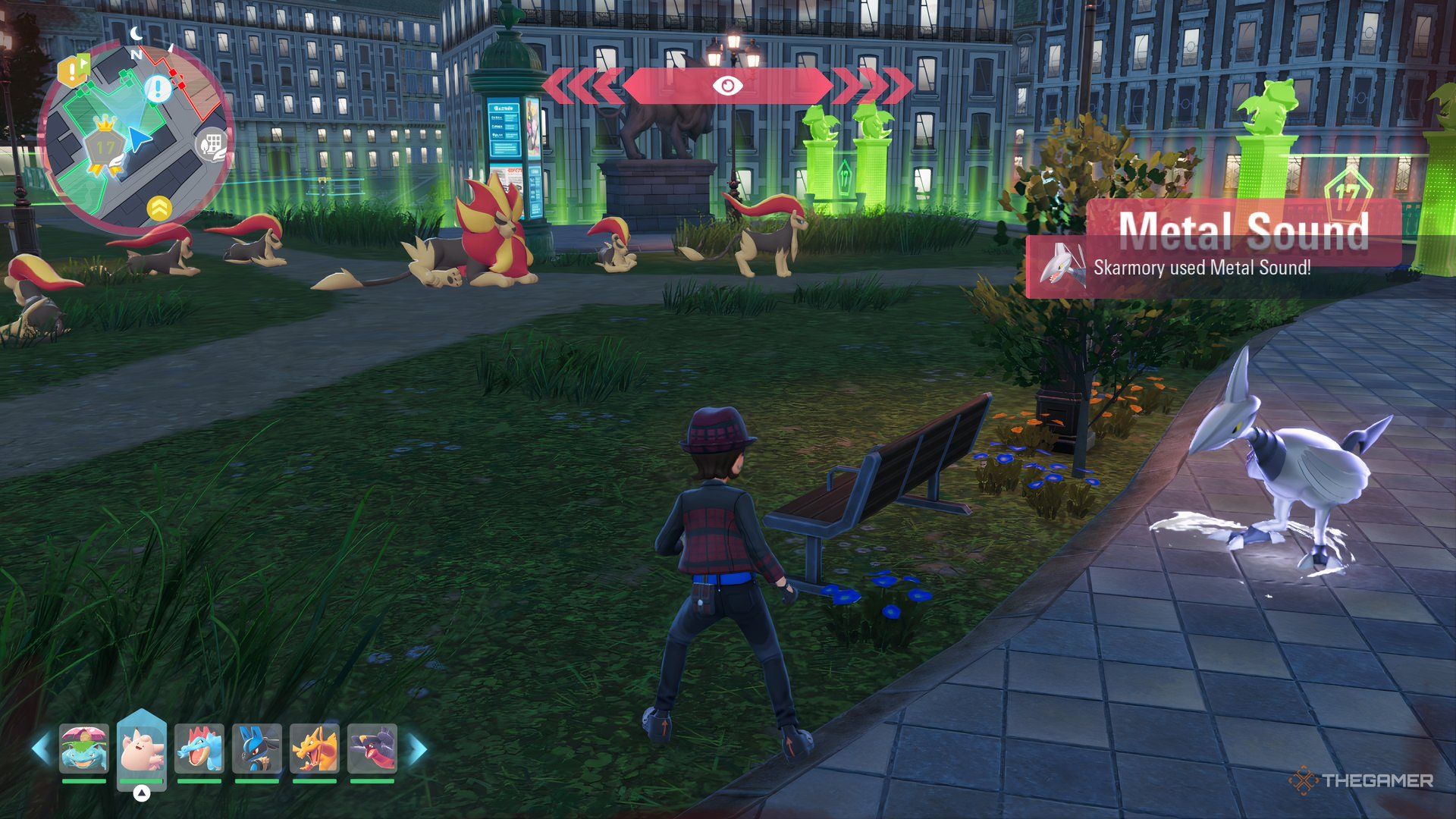
Task: Pick the Charizard party slot
Action: tap(315, 748)
